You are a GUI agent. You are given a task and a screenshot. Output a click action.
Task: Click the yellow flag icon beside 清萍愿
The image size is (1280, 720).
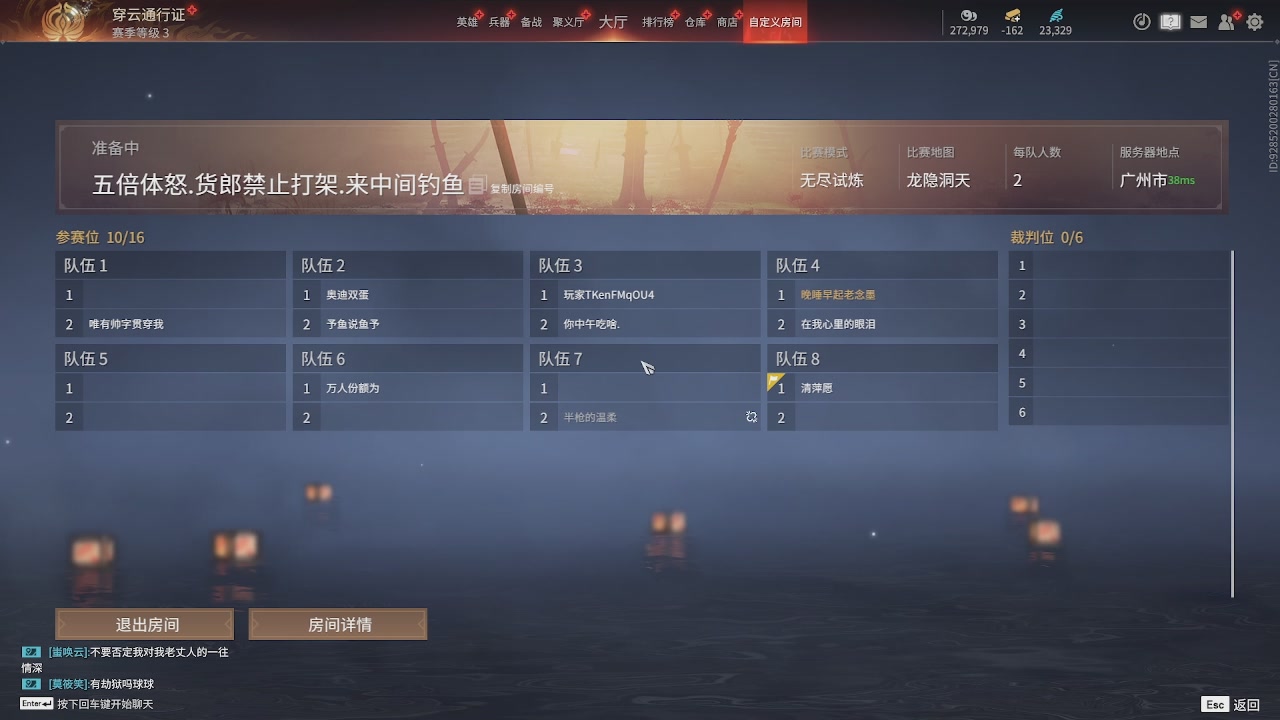(773, 381)
